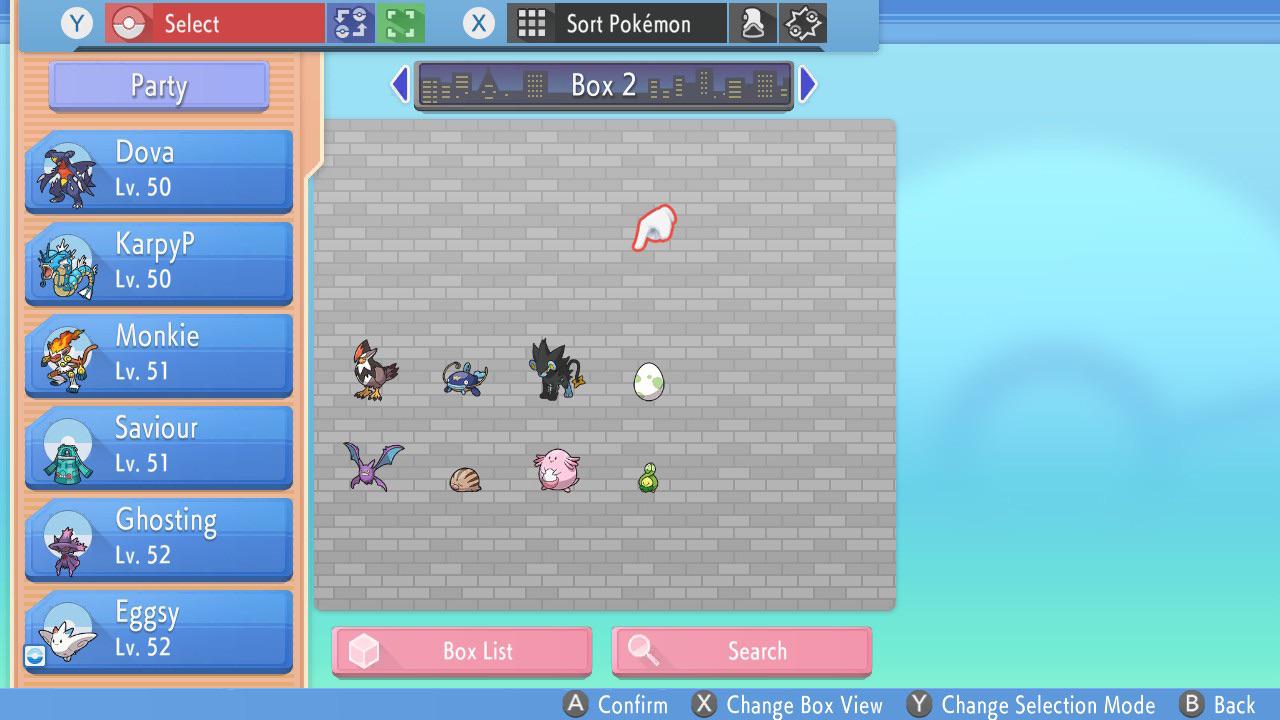Click the magnifier icon on Search button

point(646,650)
